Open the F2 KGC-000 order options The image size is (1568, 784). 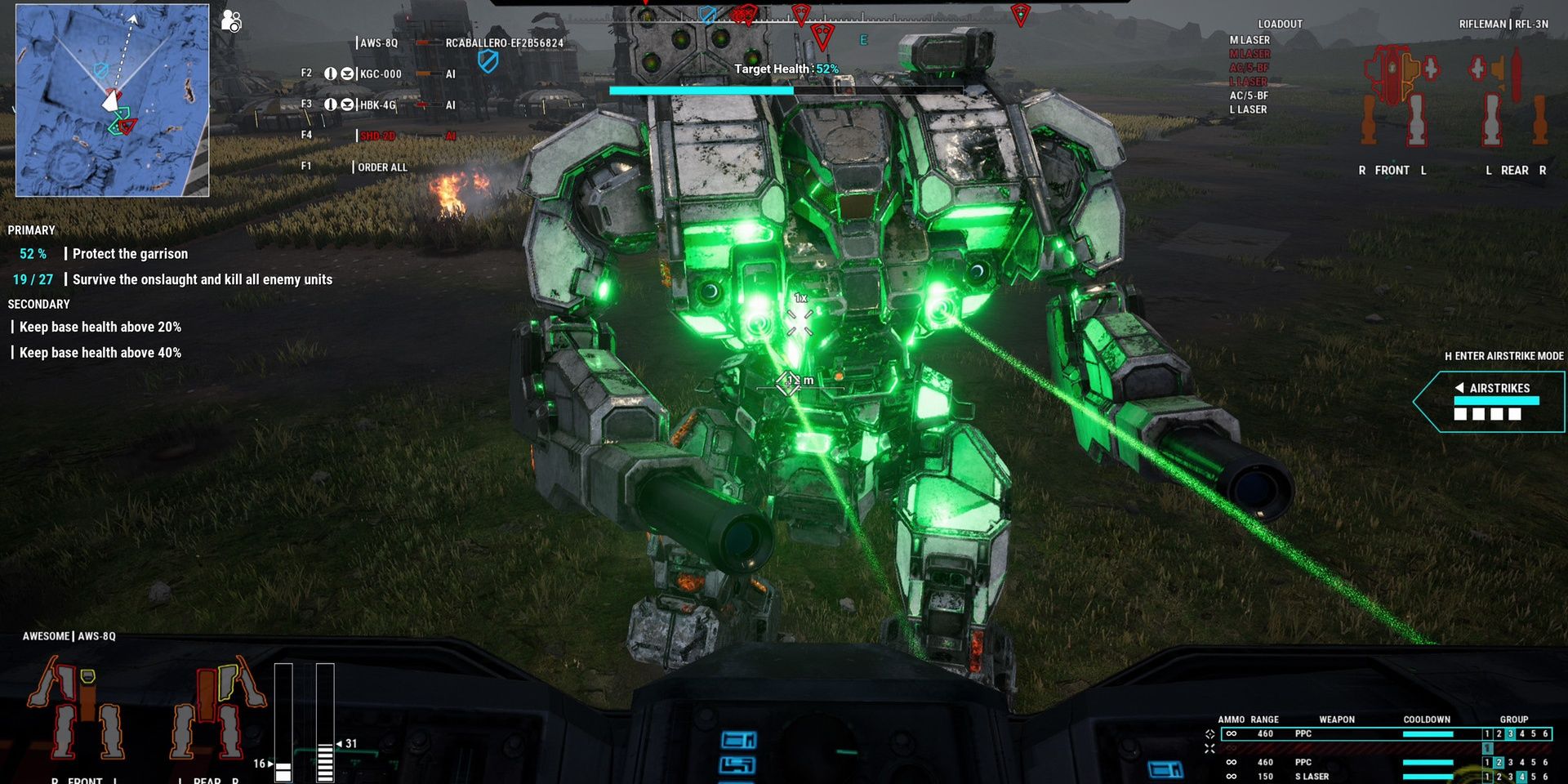[381, 73]
